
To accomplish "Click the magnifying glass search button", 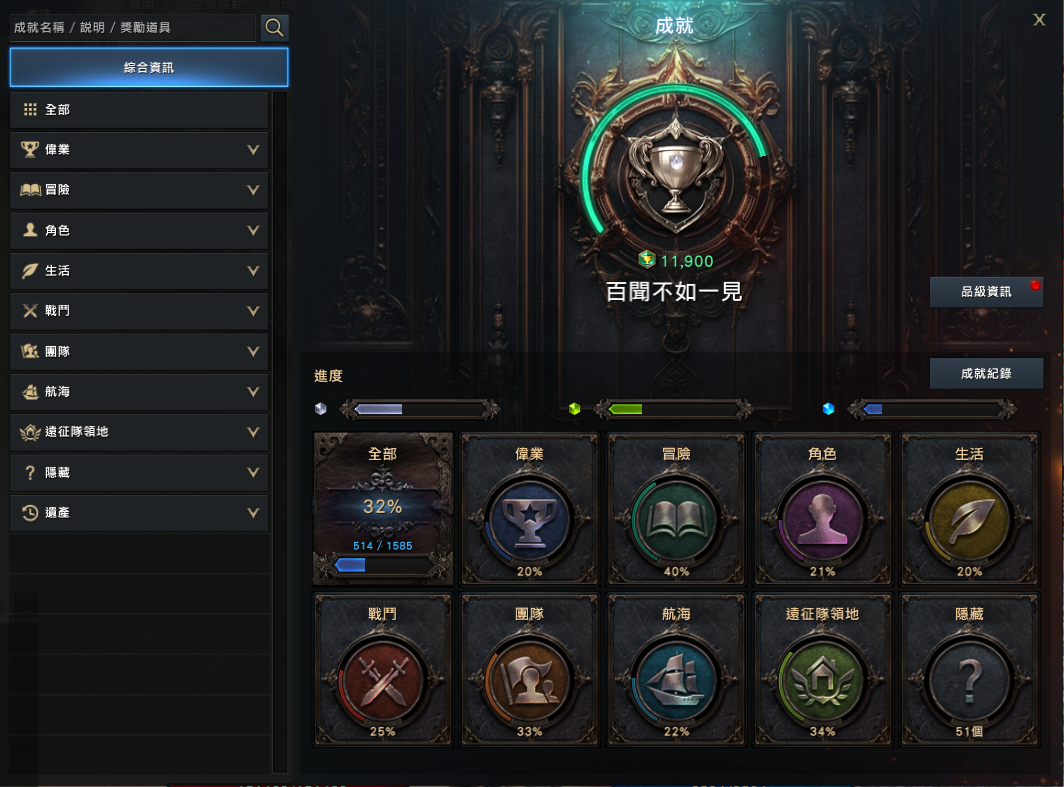I will click(x=275, y=28).
